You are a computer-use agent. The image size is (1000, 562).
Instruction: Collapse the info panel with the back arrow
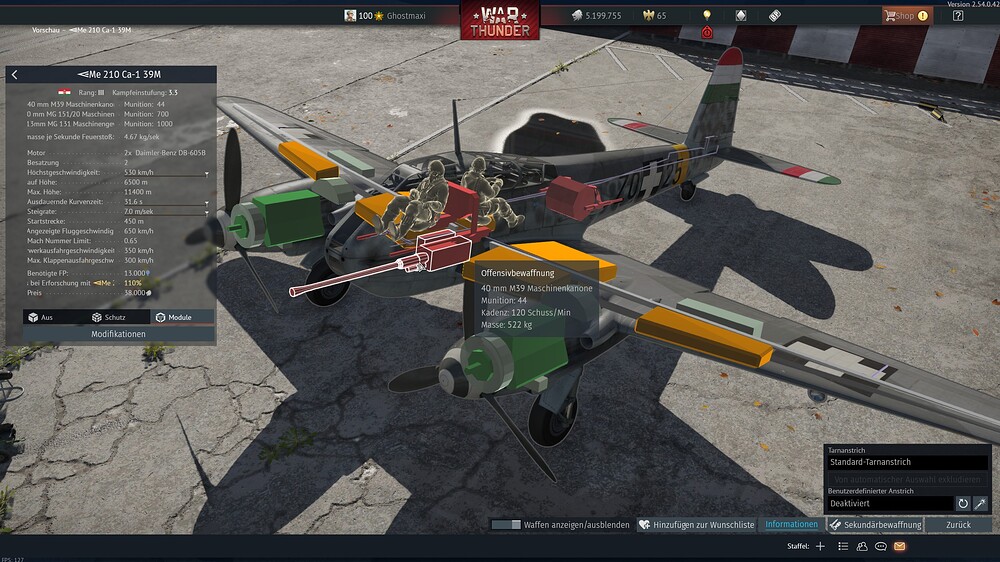(x=15, y=75)
